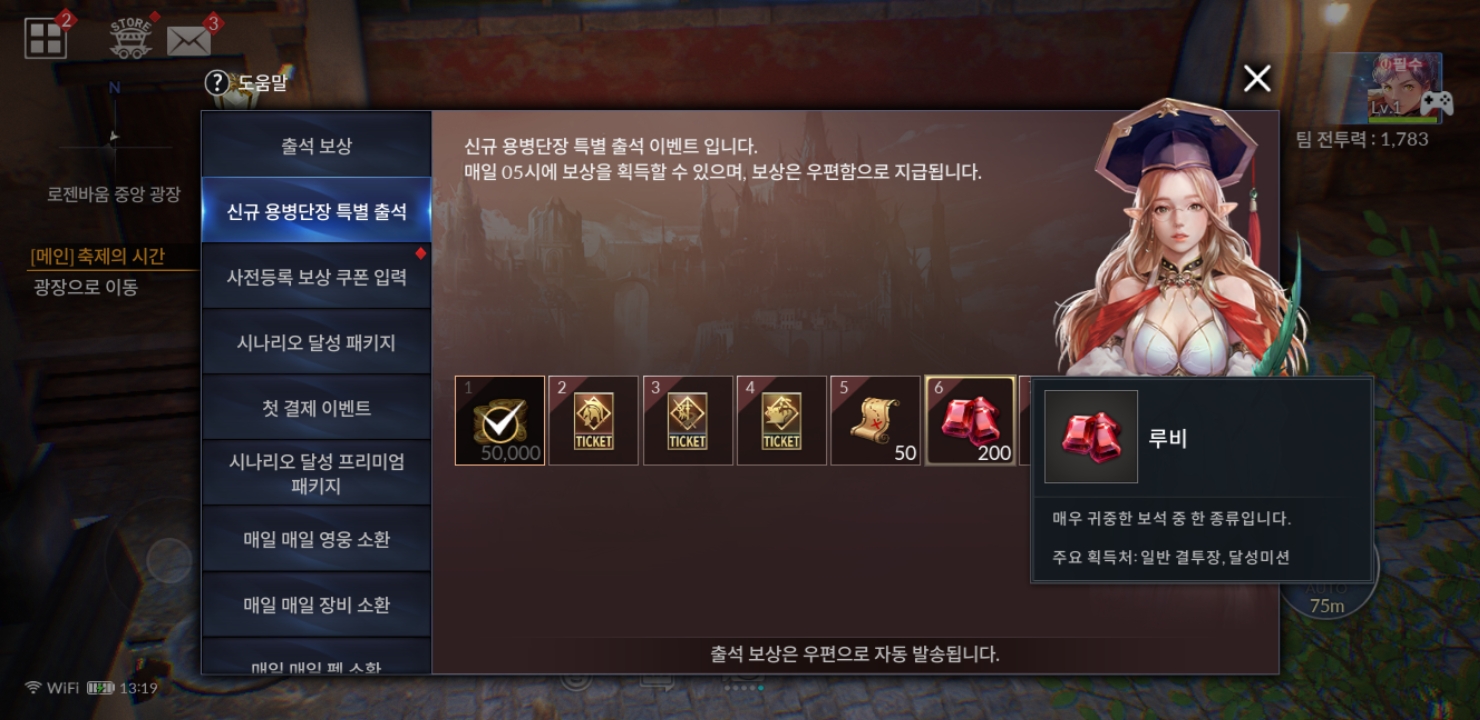The height and width of the screenshot is (720, 1480).
Task: Select the day 6 ruby reward showing 200
Action: tap(969, 420)
